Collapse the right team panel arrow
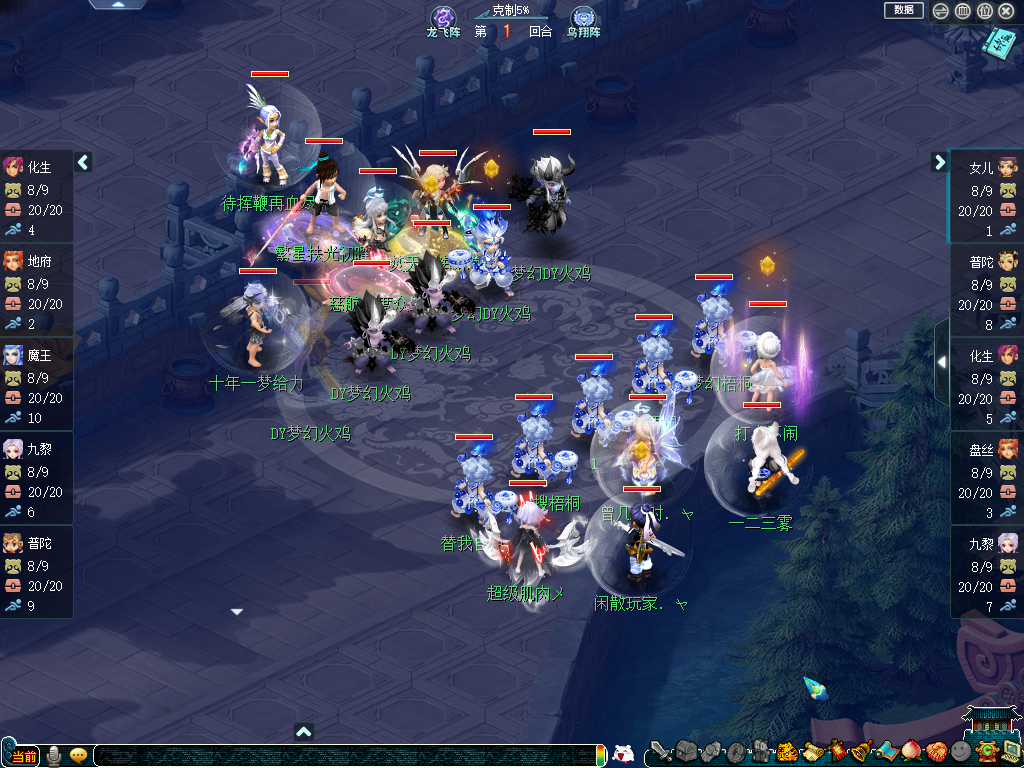The width and height of the screenshot is (1024, 768). point(940,162)
